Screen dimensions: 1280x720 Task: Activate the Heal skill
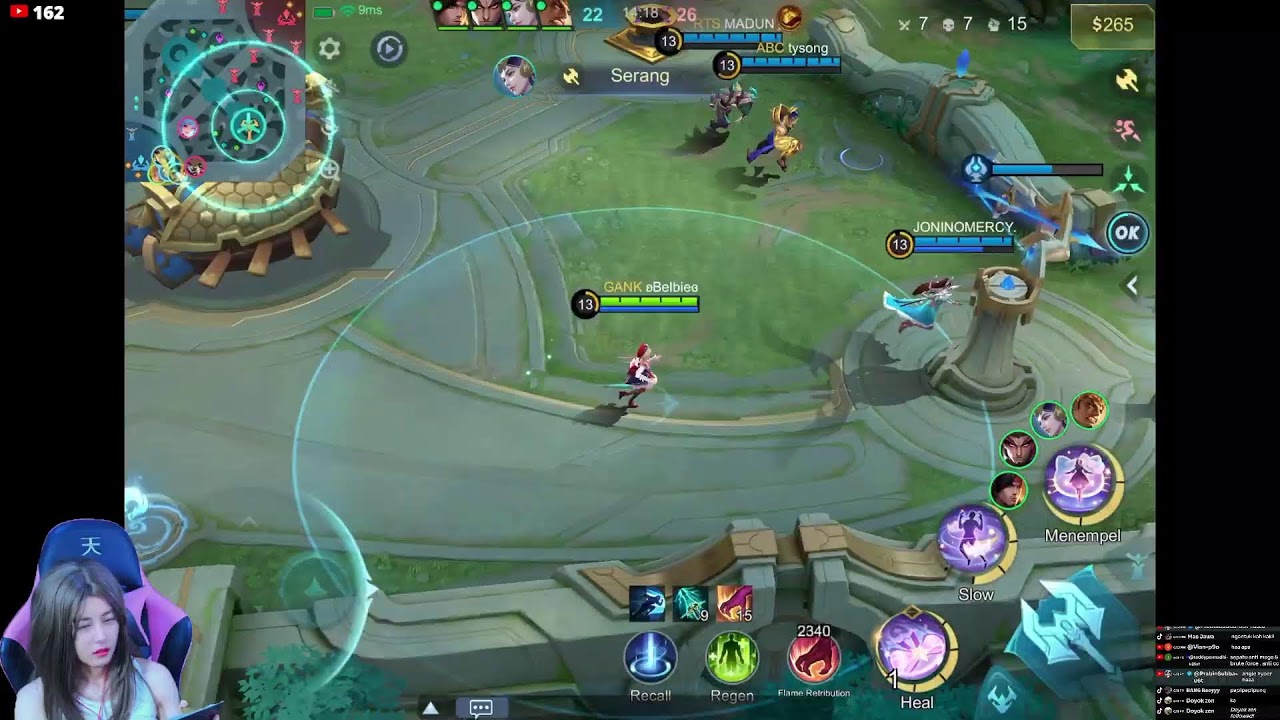(913, 647)
